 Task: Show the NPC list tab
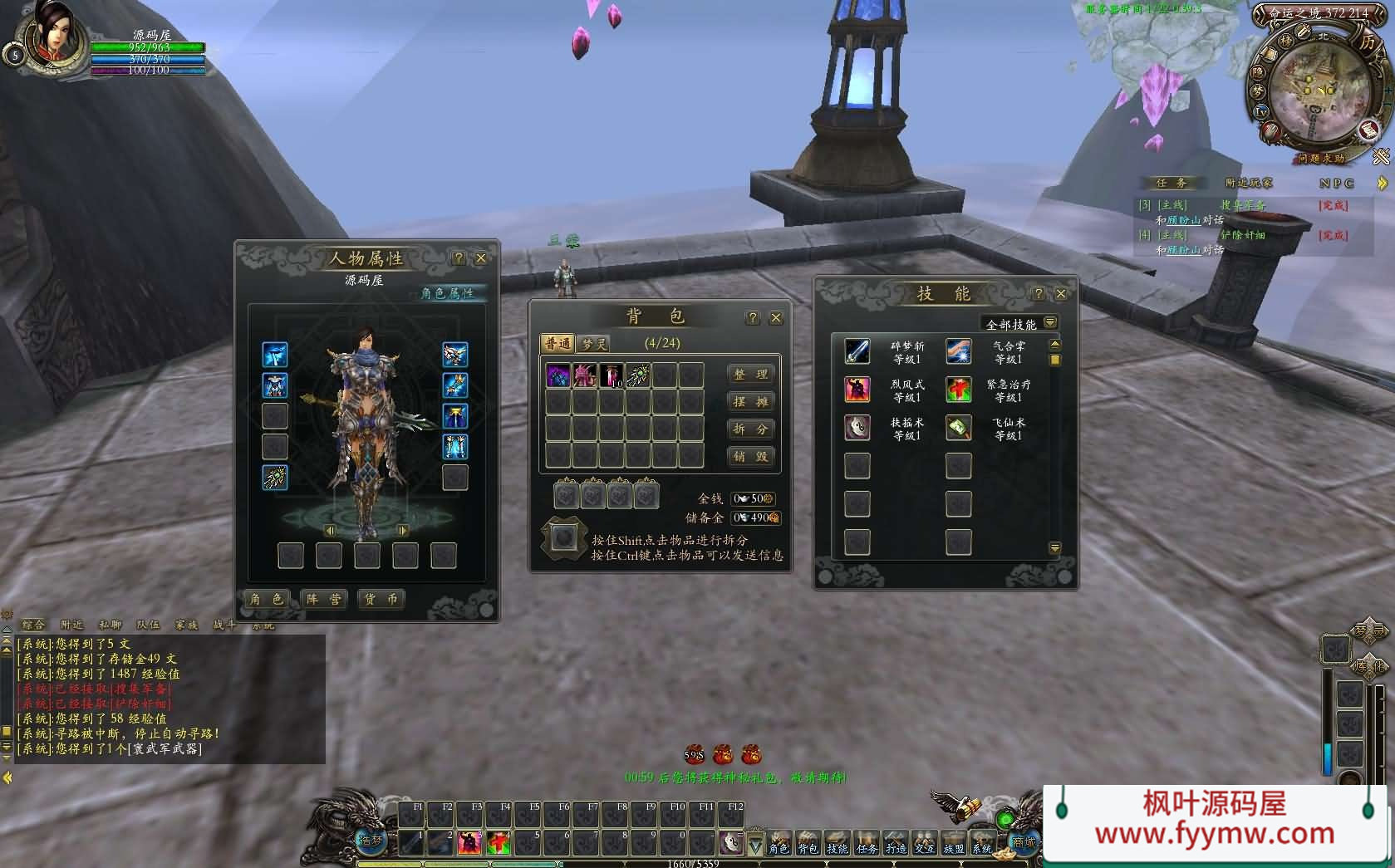click(x=1336, y=184)
